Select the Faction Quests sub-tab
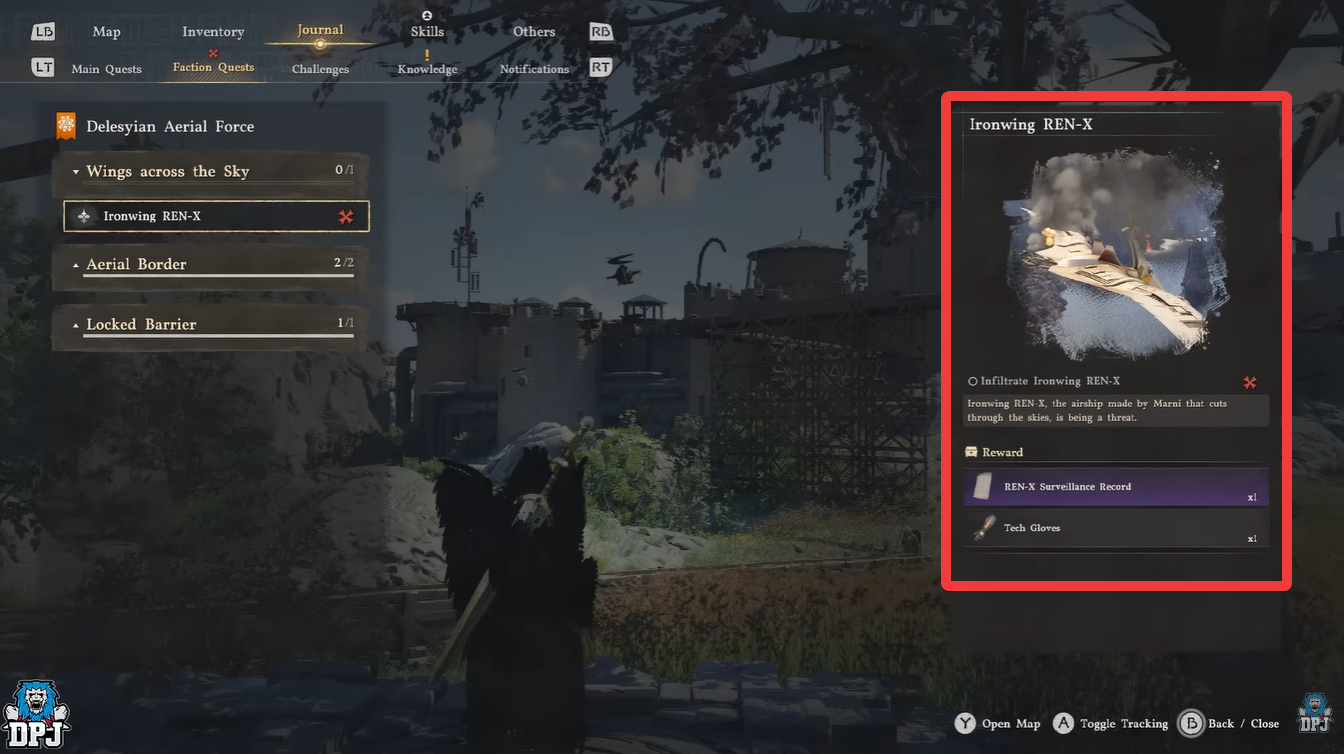 [x=213, y=68]
